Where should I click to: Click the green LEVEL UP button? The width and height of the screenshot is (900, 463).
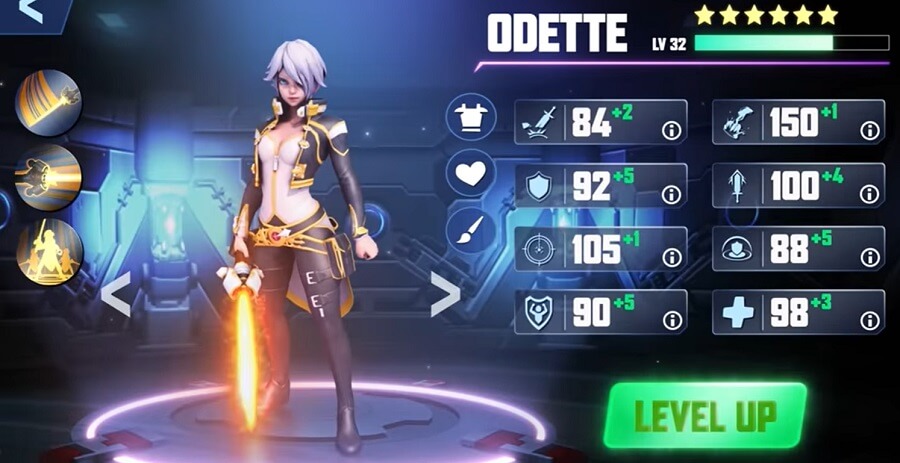(705, 414)
